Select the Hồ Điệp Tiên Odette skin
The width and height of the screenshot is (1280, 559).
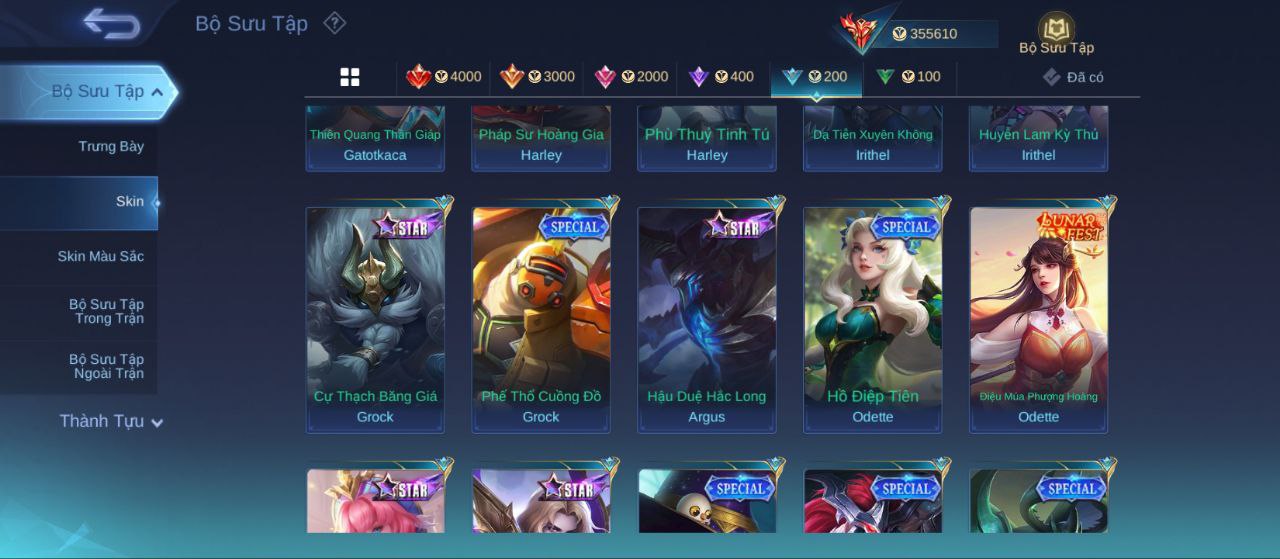[x=873, y=319]
